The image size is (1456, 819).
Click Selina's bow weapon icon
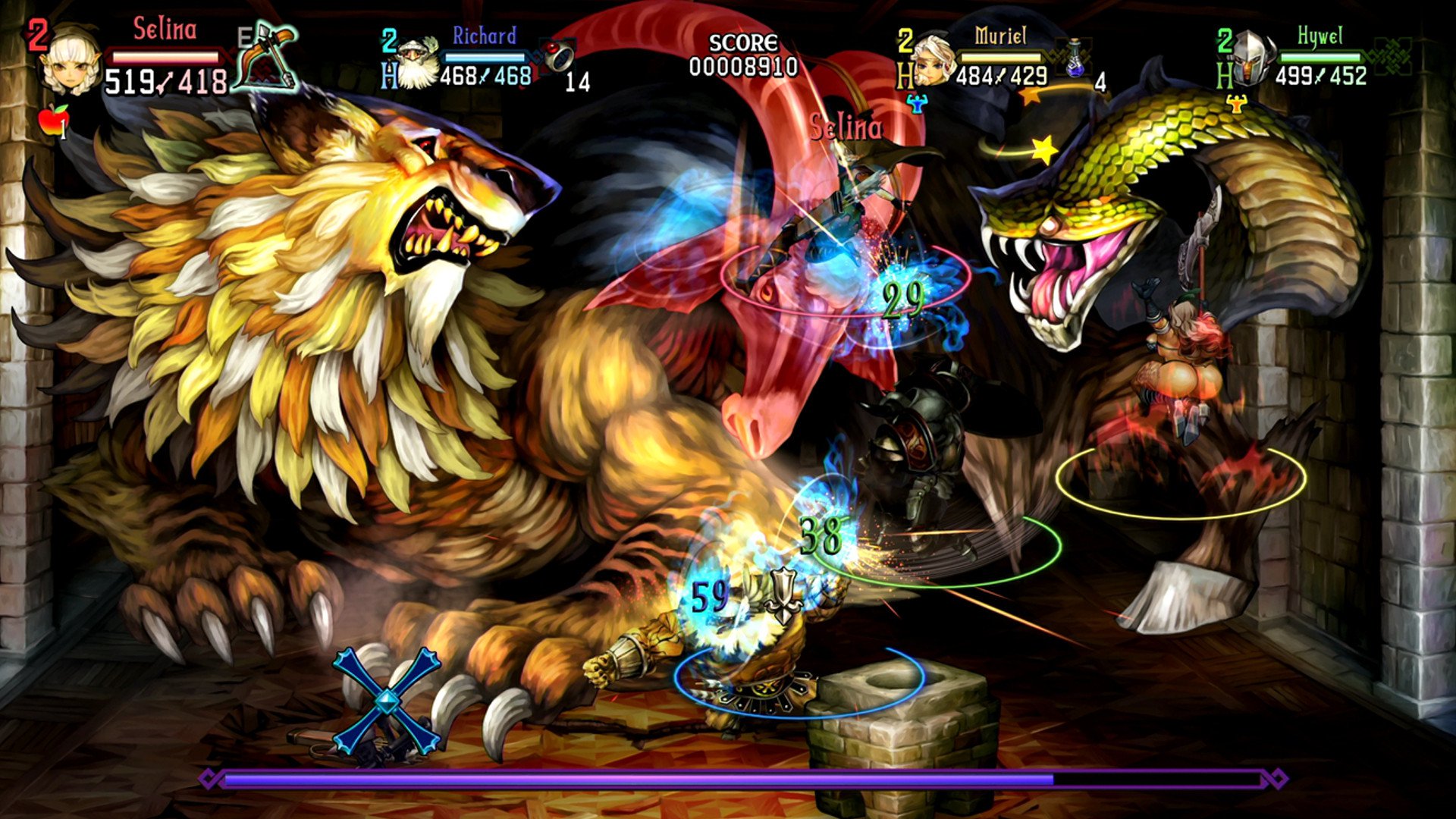265,59
